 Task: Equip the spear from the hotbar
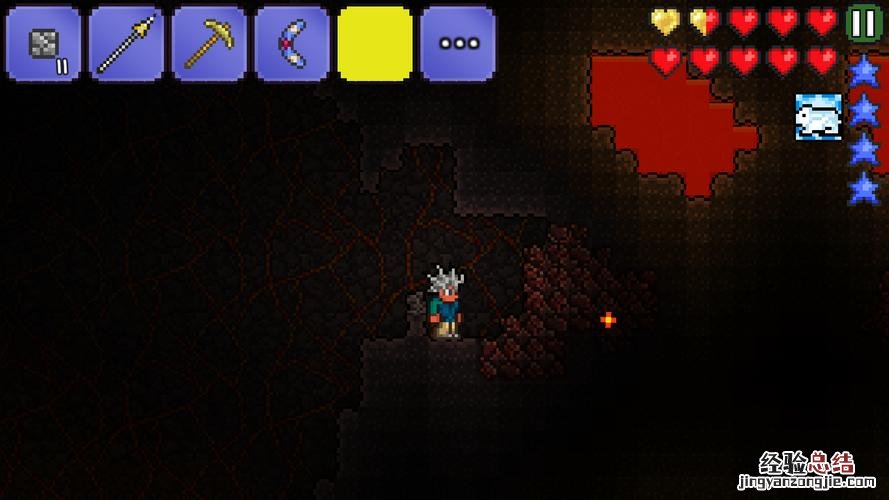(126, 44)
